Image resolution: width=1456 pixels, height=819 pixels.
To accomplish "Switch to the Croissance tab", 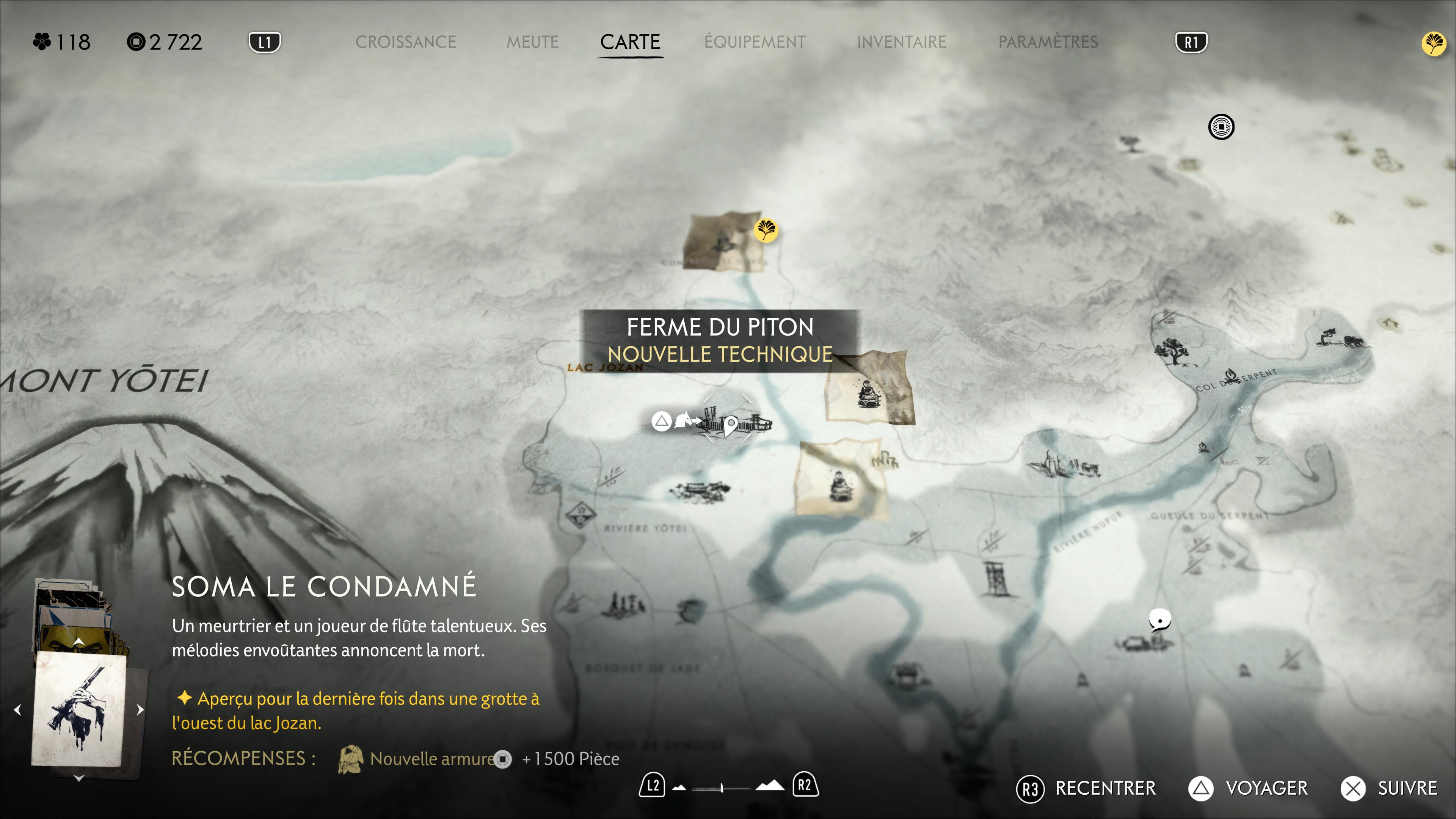I will click(405, 42).
